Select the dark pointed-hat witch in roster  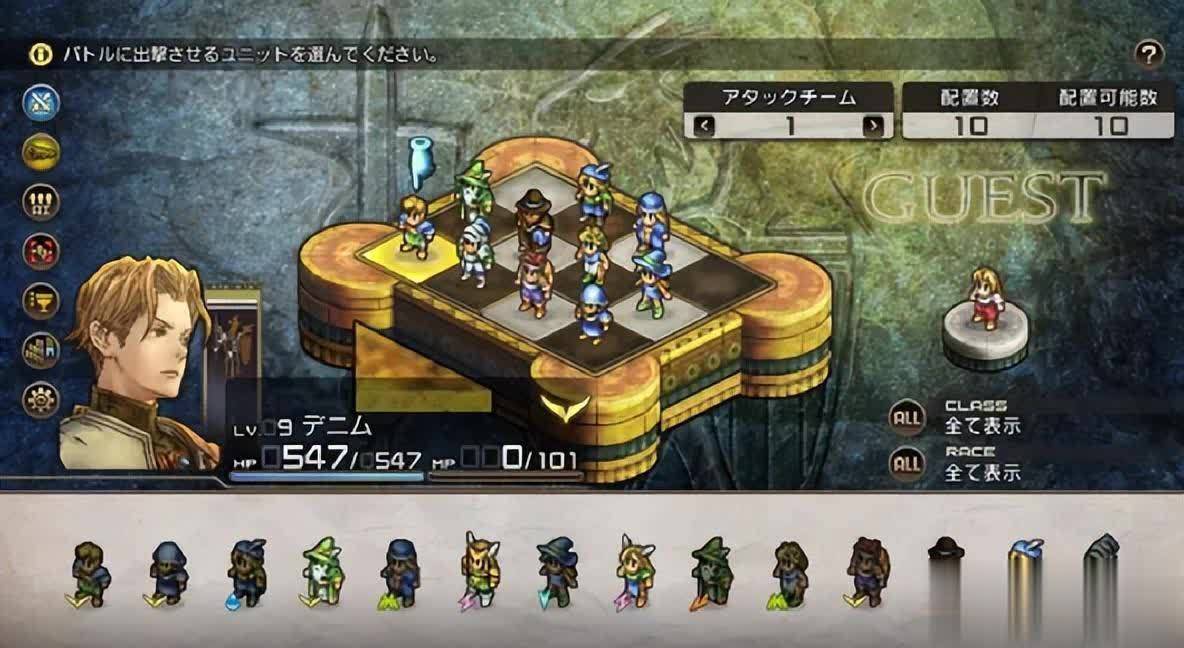556,572
